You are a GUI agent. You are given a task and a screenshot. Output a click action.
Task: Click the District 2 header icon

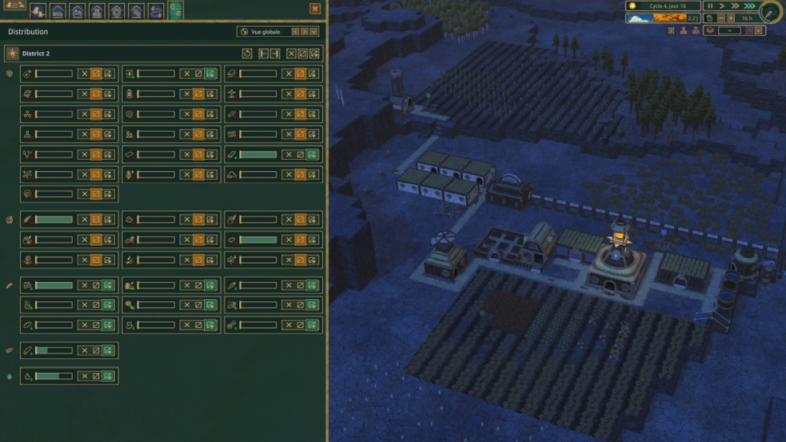(x=12, y=53)
